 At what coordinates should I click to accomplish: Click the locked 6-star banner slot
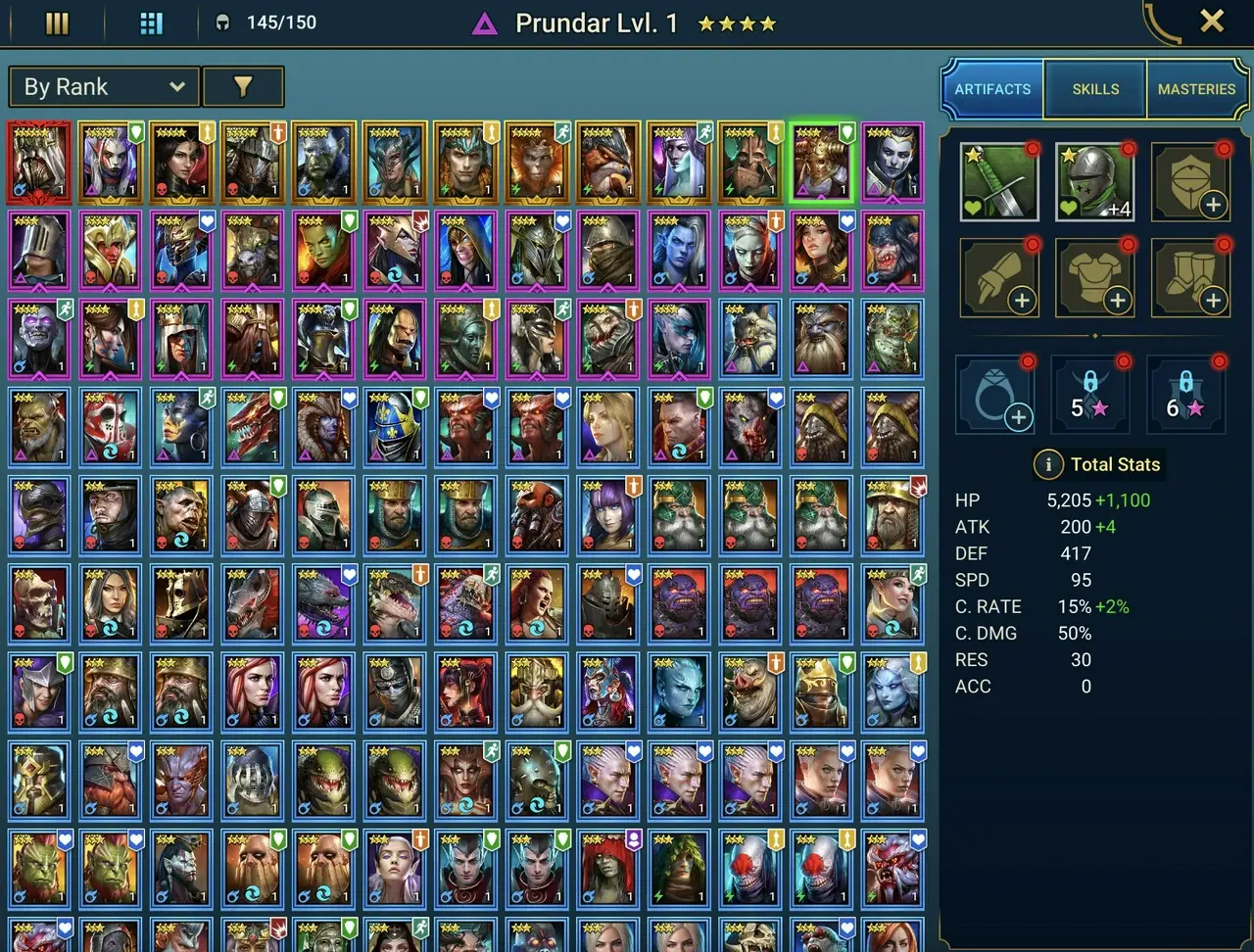[1185, 393]
